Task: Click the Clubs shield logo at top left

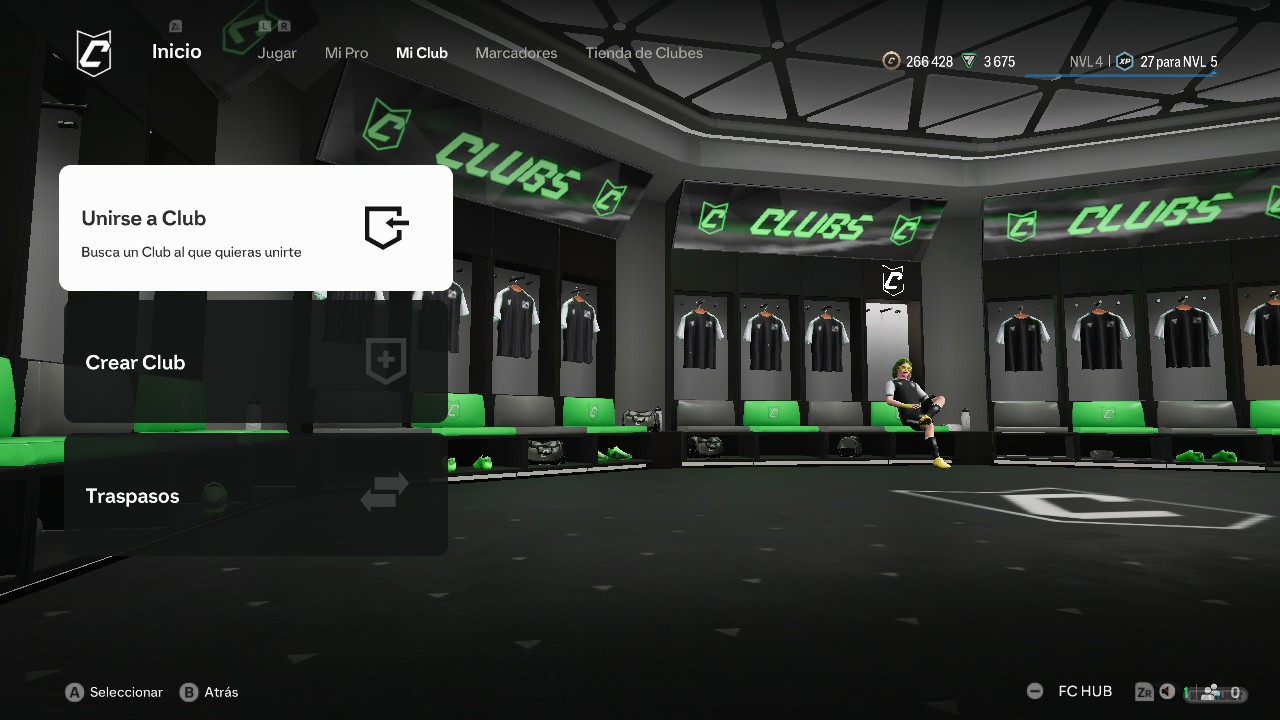Action: tap(94, 53)
